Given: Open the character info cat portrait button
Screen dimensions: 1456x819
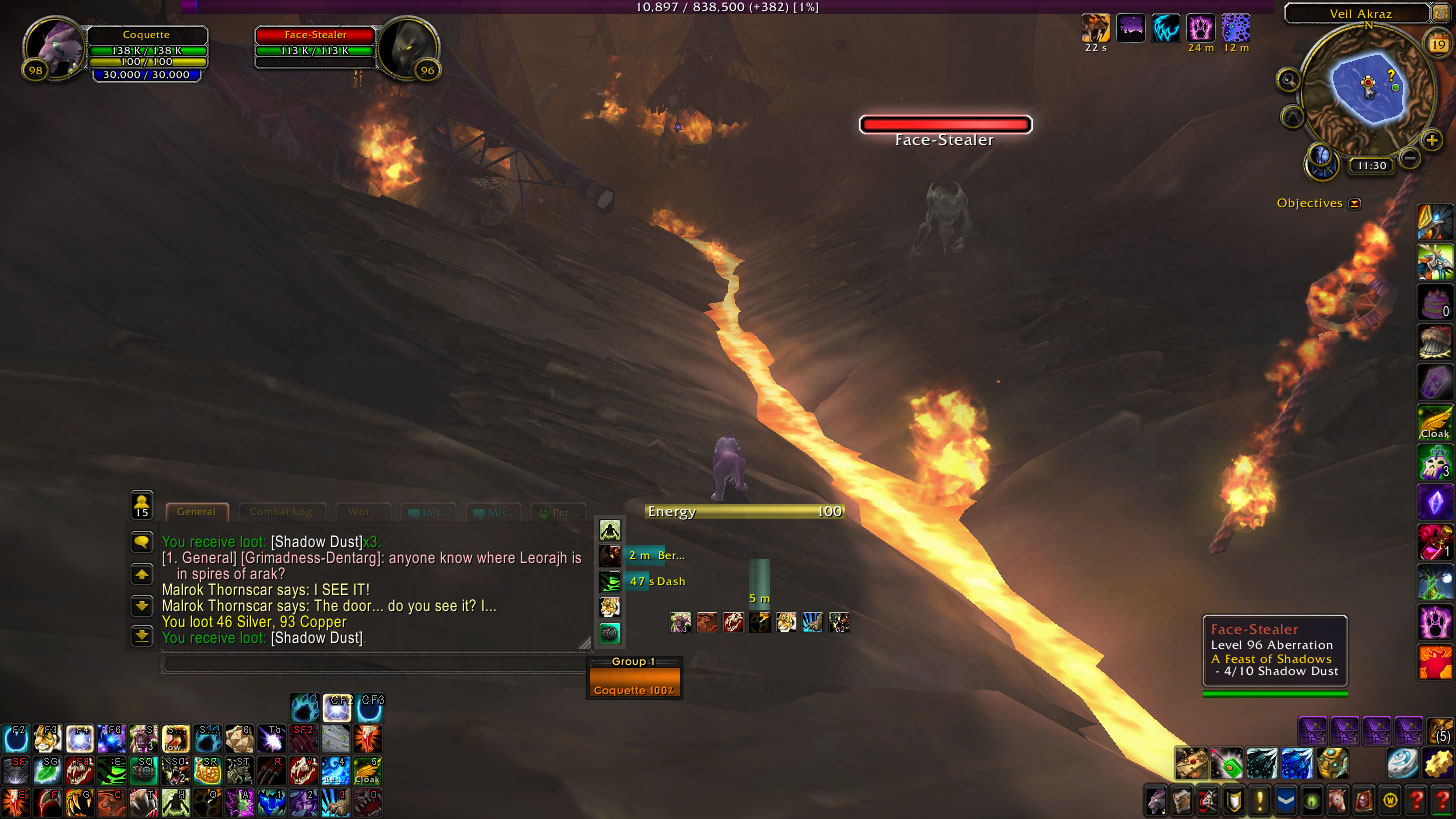Looking at the screenshot, I should click(1156, 800).
